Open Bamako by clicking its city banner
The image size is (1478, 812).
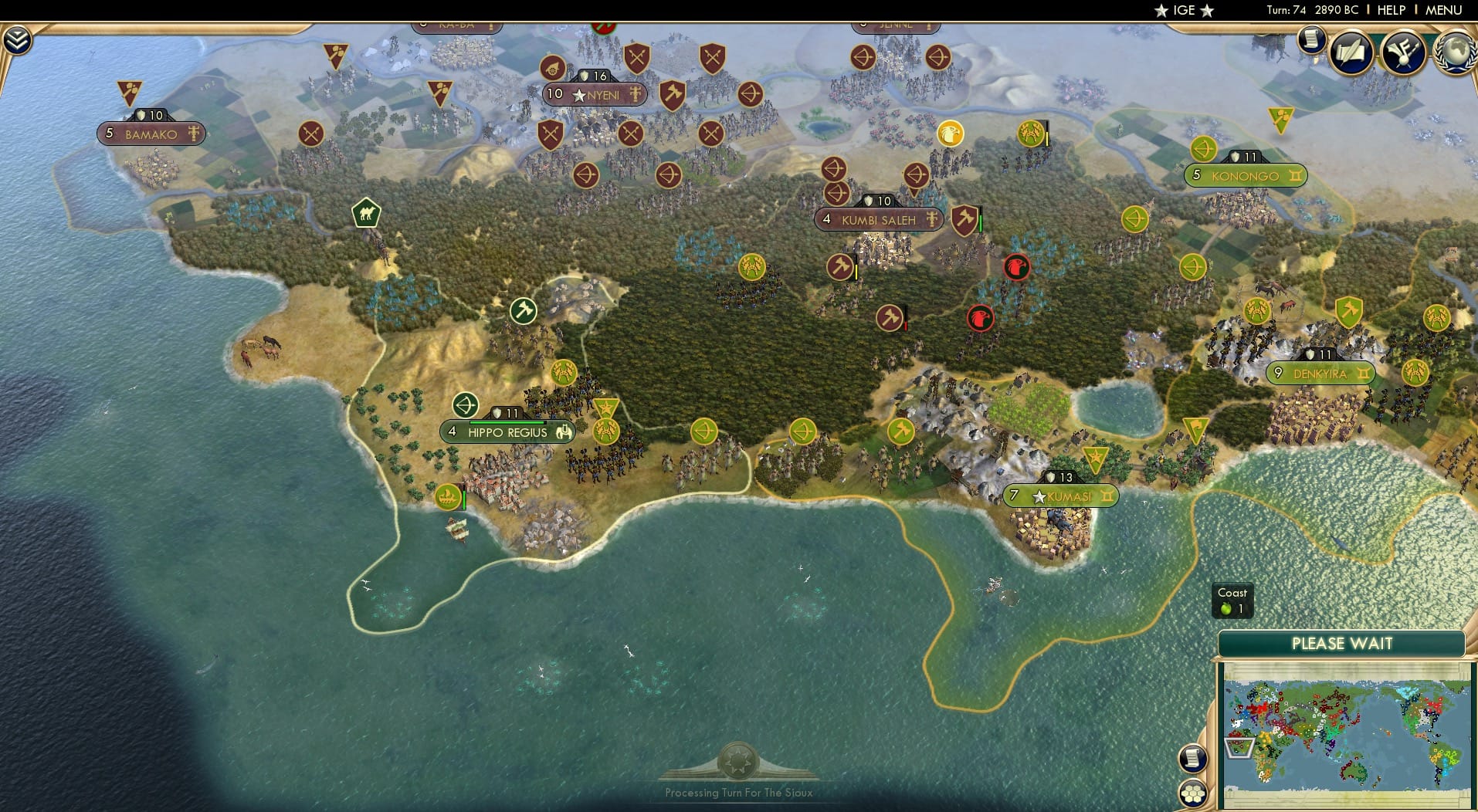pyautogui.click(x=151, y=134)
